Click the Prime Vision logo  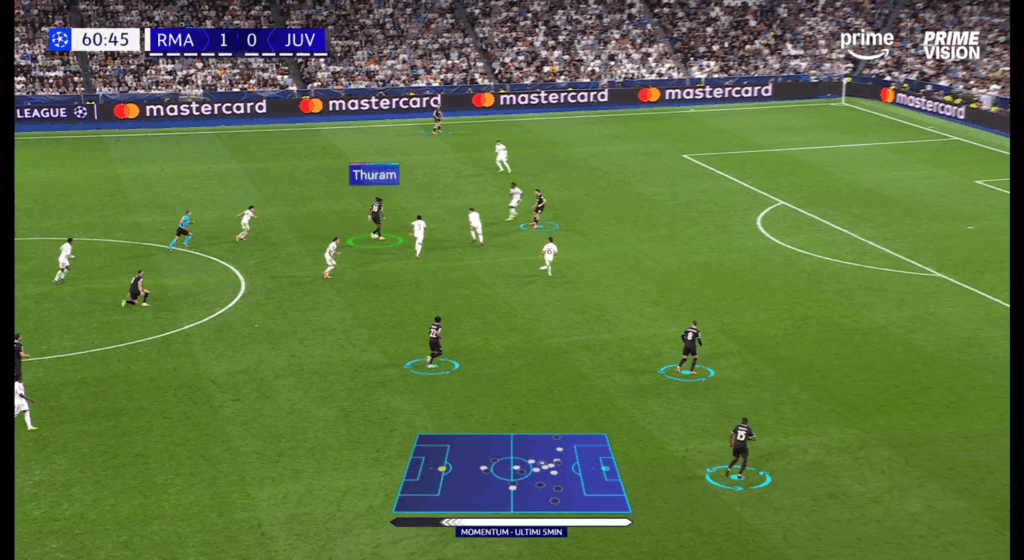point(950,45)
